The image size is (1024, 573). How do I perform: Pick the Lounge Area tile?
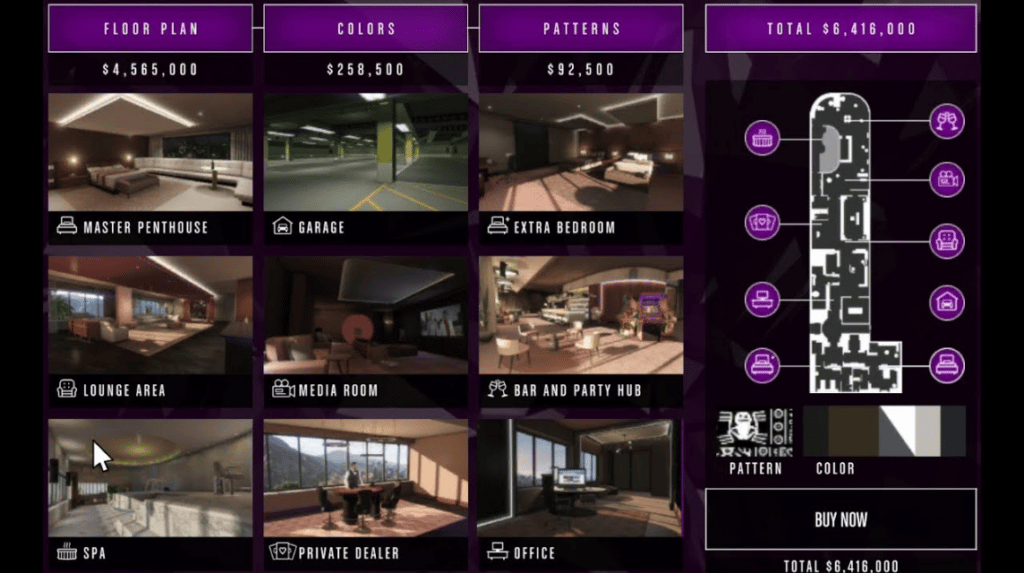click(x=150, y=329)
